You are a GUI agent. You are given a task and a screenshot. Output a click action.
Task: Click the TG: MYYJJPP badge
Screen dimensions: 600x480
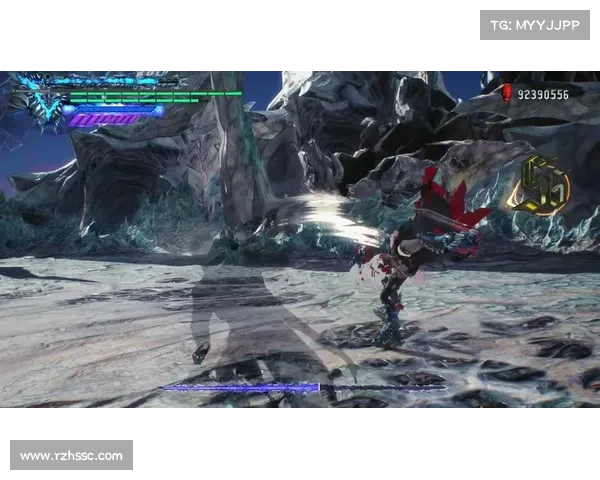tap(536, 24)
